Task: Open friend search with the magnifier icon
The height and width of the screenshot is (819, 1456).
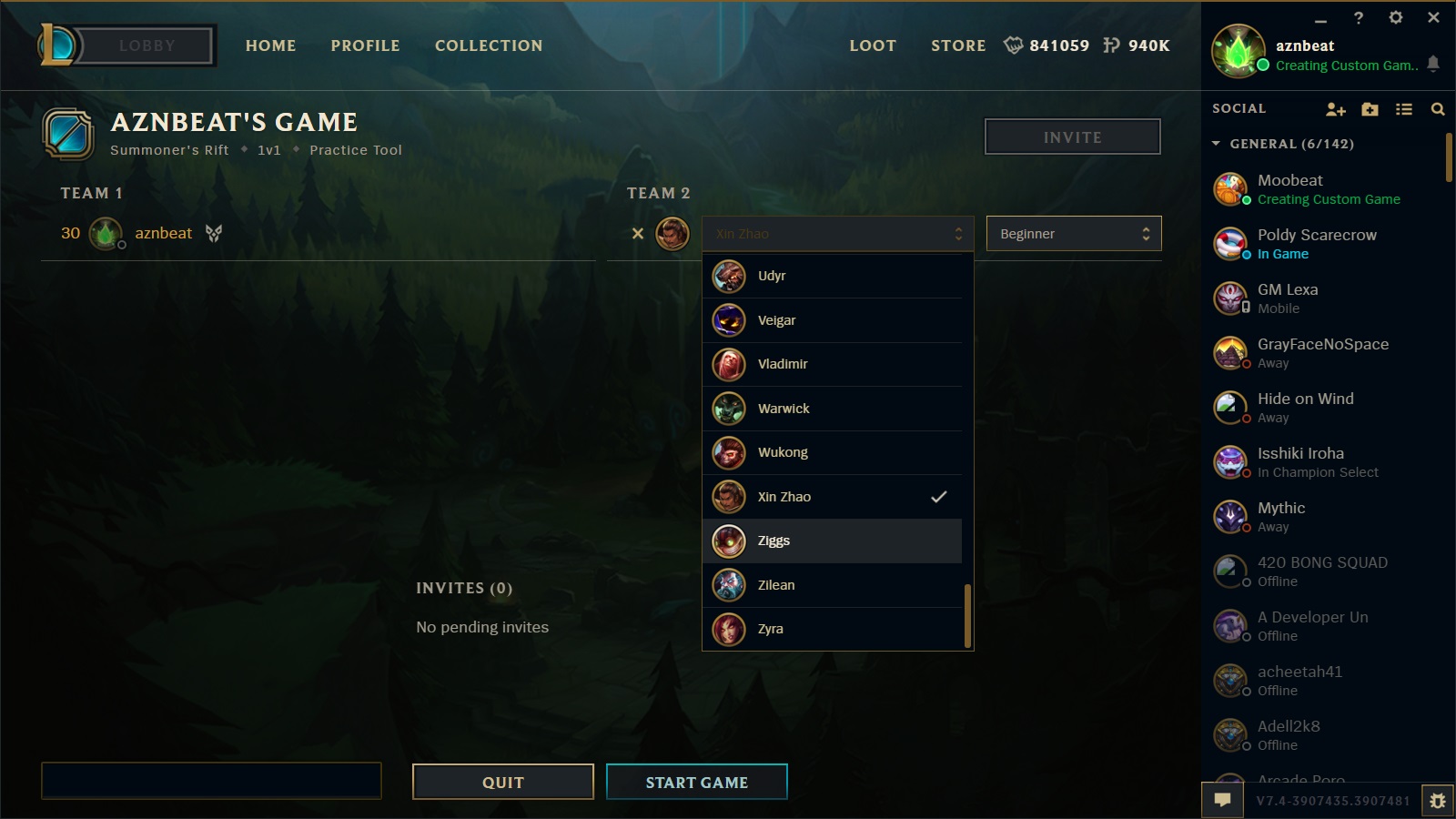Action: pos(1438,108)
